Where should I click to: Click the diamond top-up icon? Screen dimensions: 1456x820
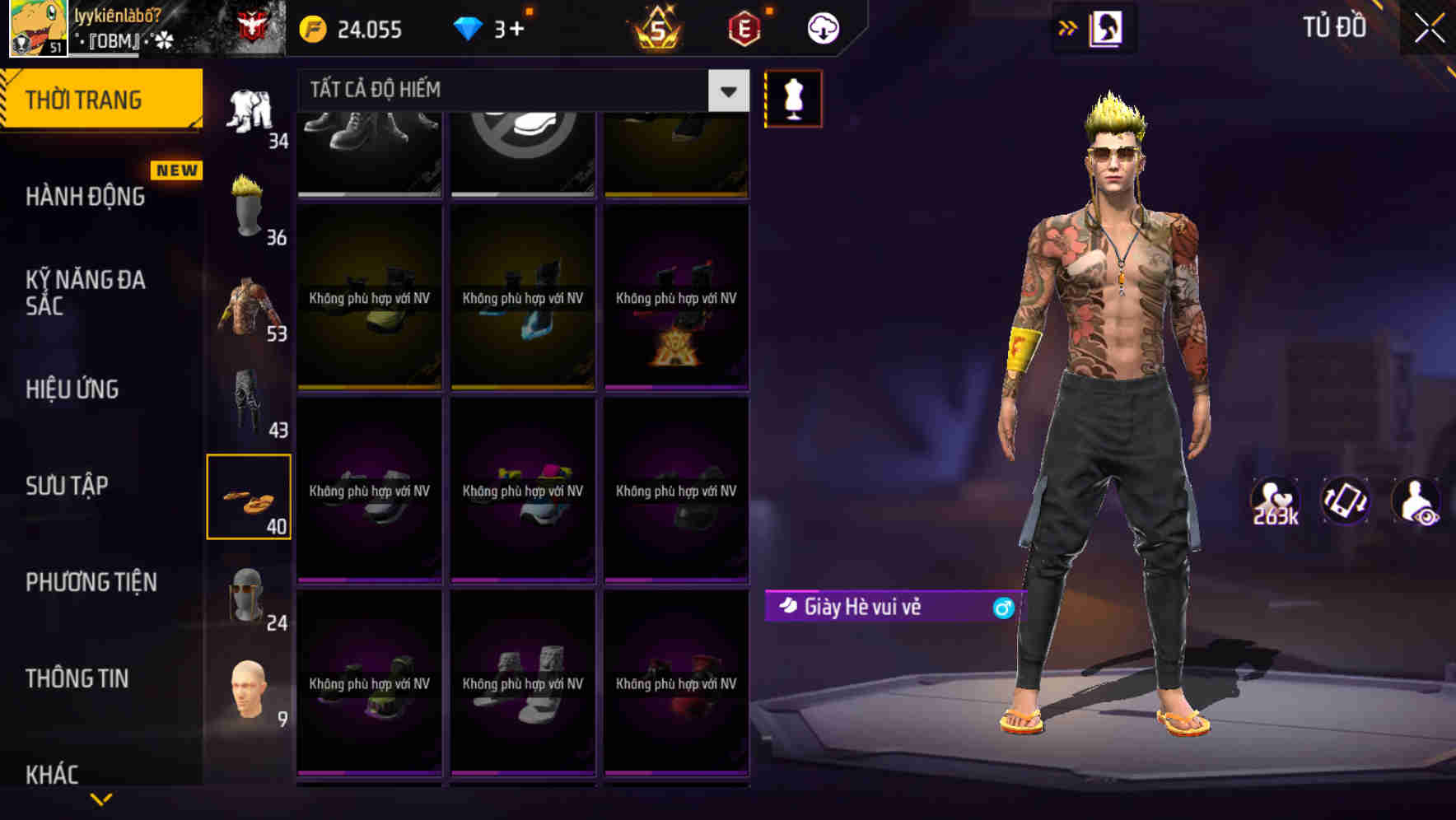tap(469, 26)
